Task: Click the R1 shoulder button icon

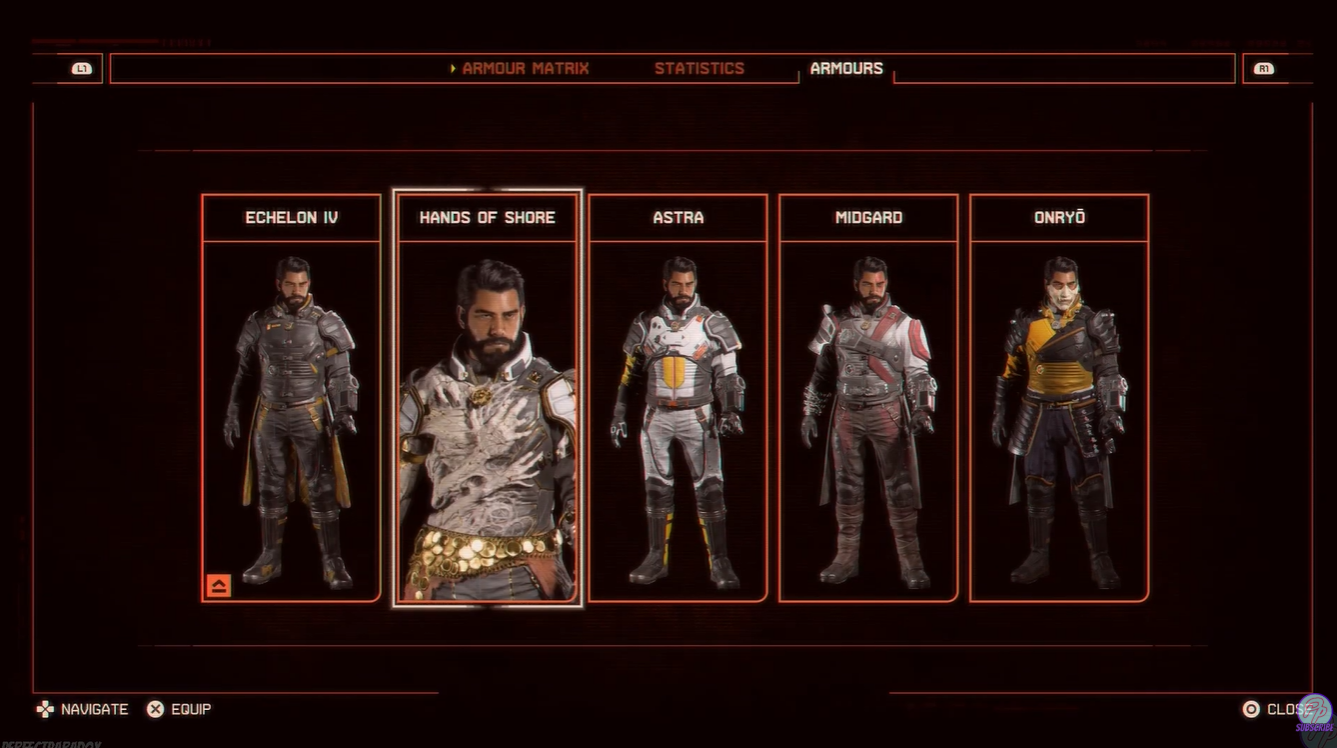Action: coord(1264,67)
